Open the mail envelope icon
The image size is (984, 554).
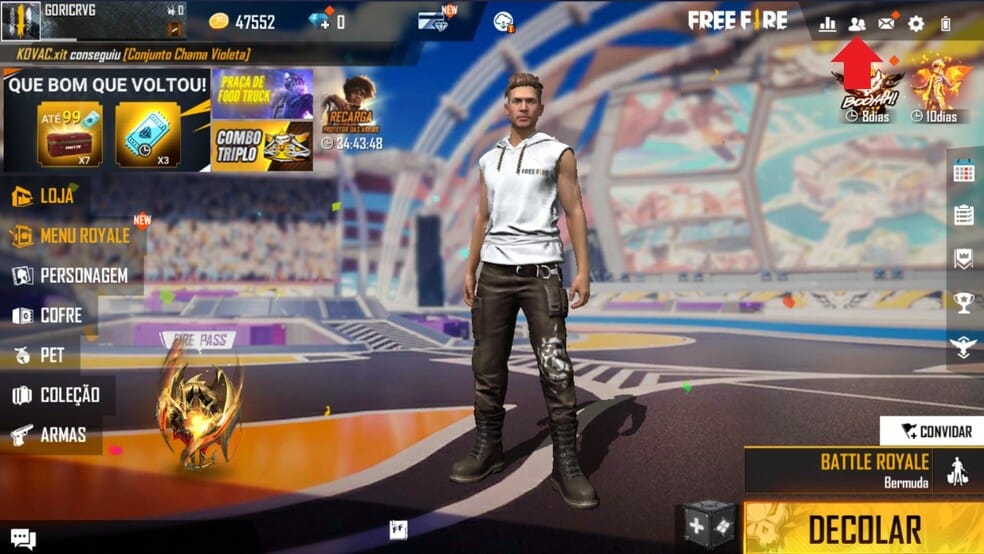click(x=886, y=24)
